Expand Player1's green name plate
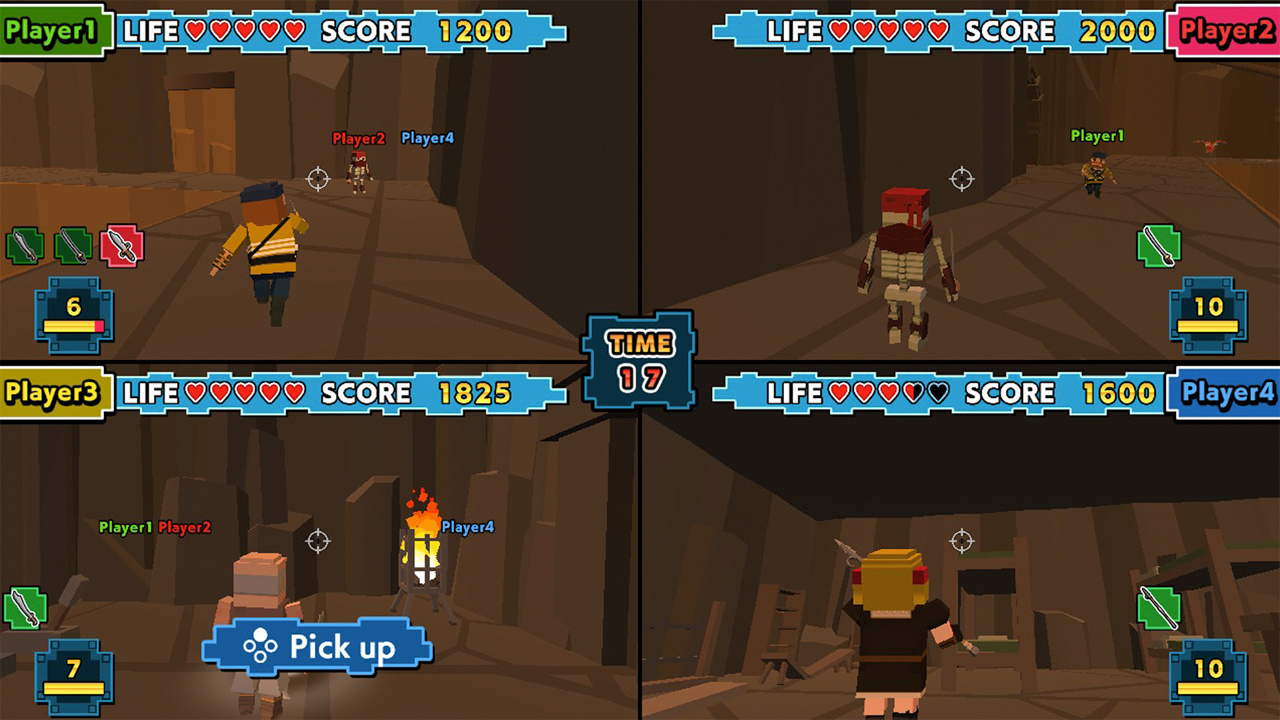Viewport: 1280px width, 720px height. pyautogui.click(x=50, y=31)
